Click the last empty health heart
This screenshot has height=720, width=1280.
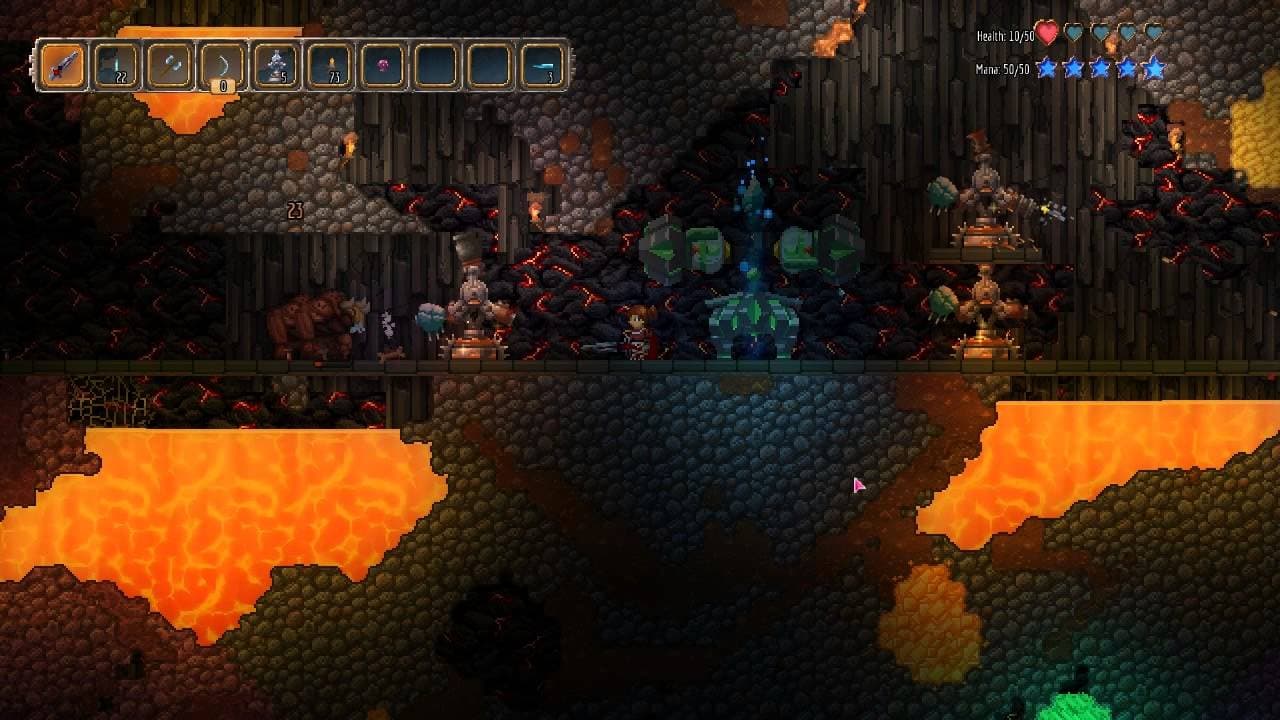(x=1157, y=32)
